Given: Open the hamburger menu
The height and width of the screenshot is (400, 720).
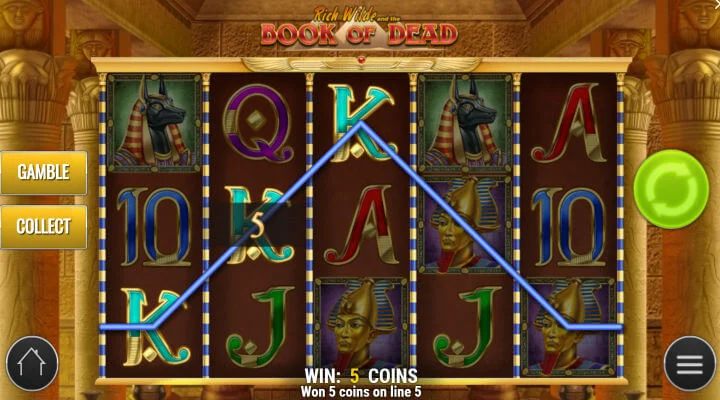Looking at the screenshot, I should pos(689,364).
